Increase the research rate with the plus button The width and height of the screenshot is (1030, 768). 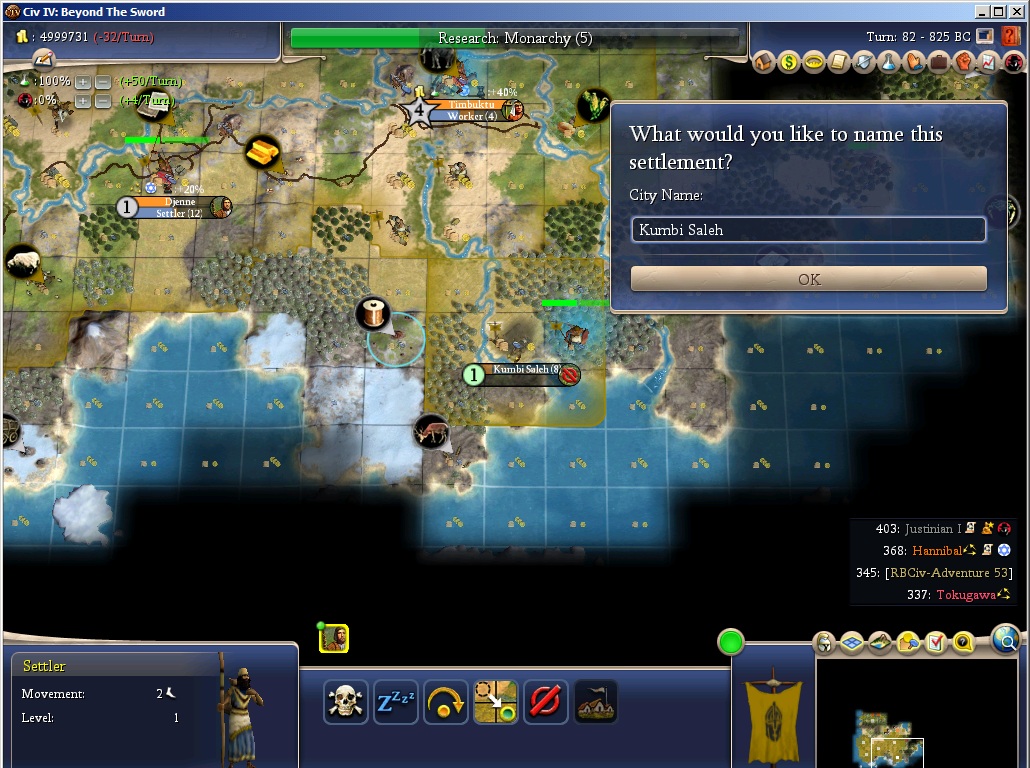tap(83, 81)
